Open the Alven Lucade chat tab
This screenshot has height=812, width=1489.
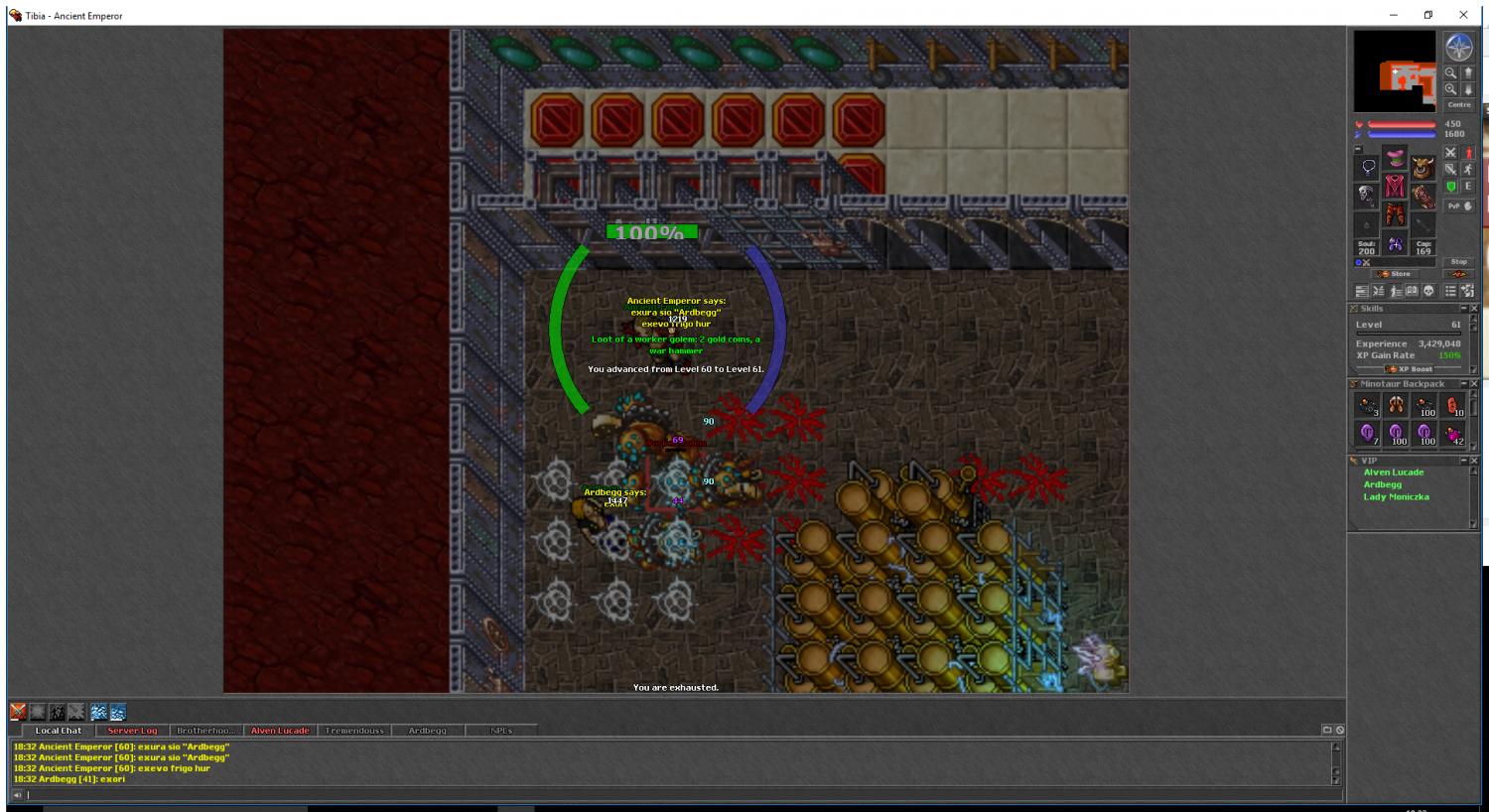280,731
